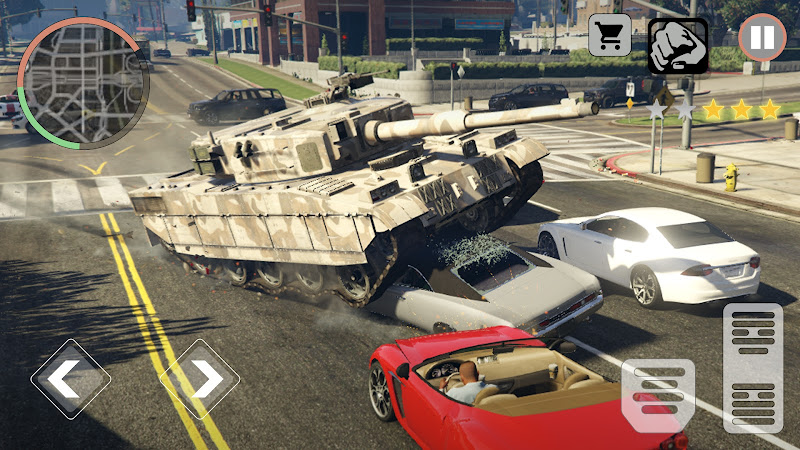Pause the game
The height and width of the screenshot is (450, 800).
[x=762, y=38]
